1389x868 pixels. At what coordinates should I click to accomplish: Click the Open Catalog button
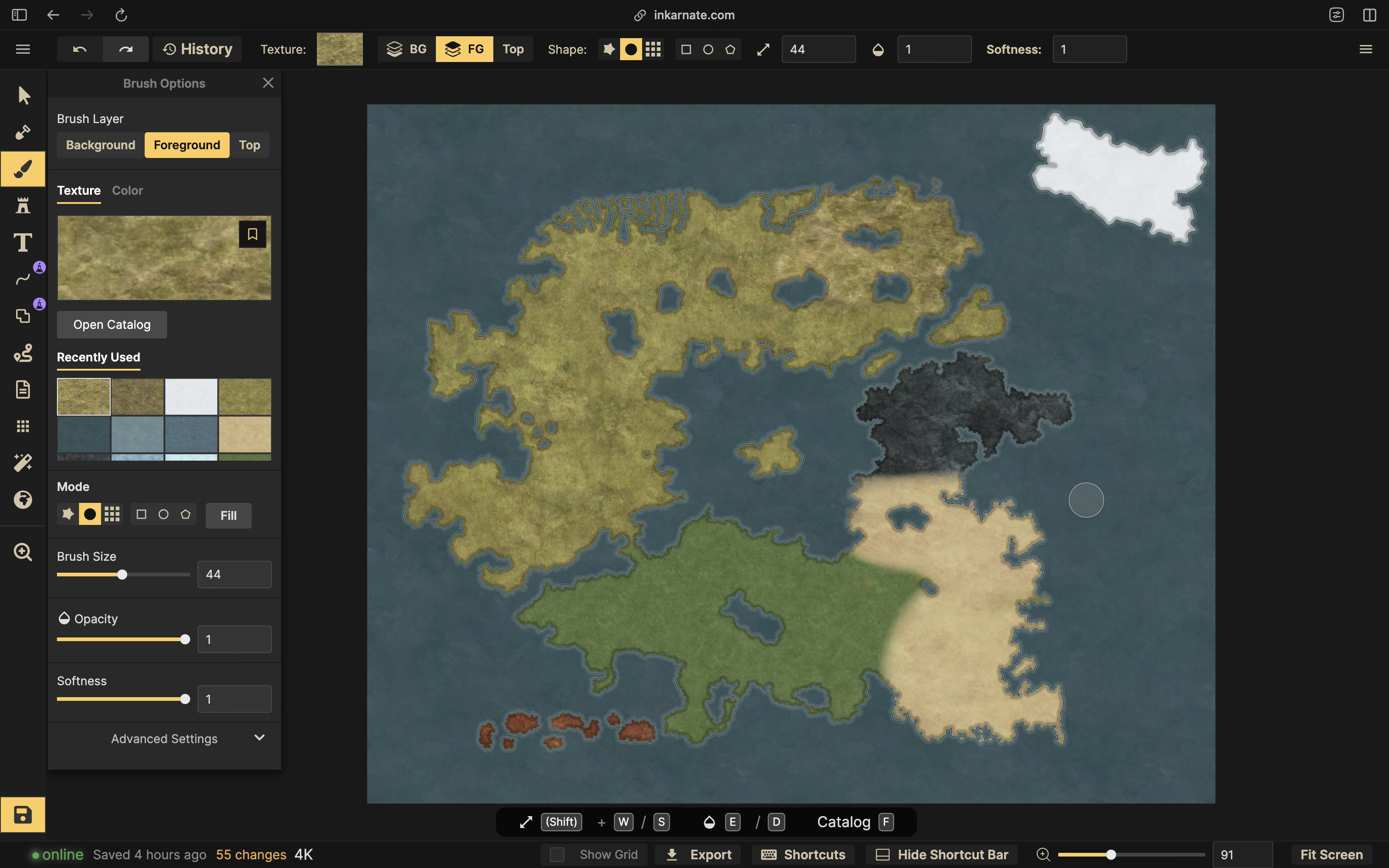112,324
